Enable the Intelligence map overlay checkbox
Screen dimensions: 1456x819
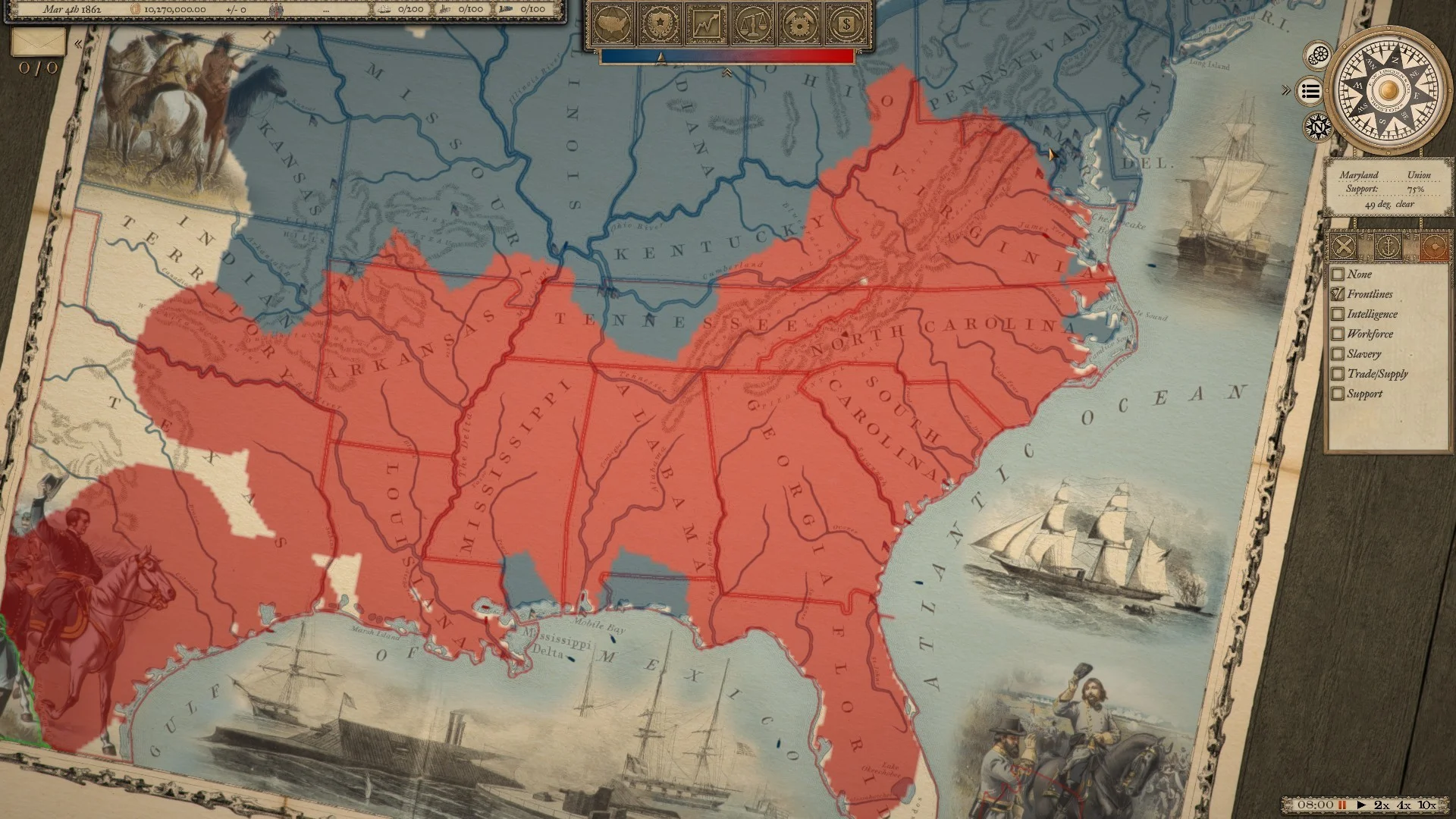[1338, 314]
